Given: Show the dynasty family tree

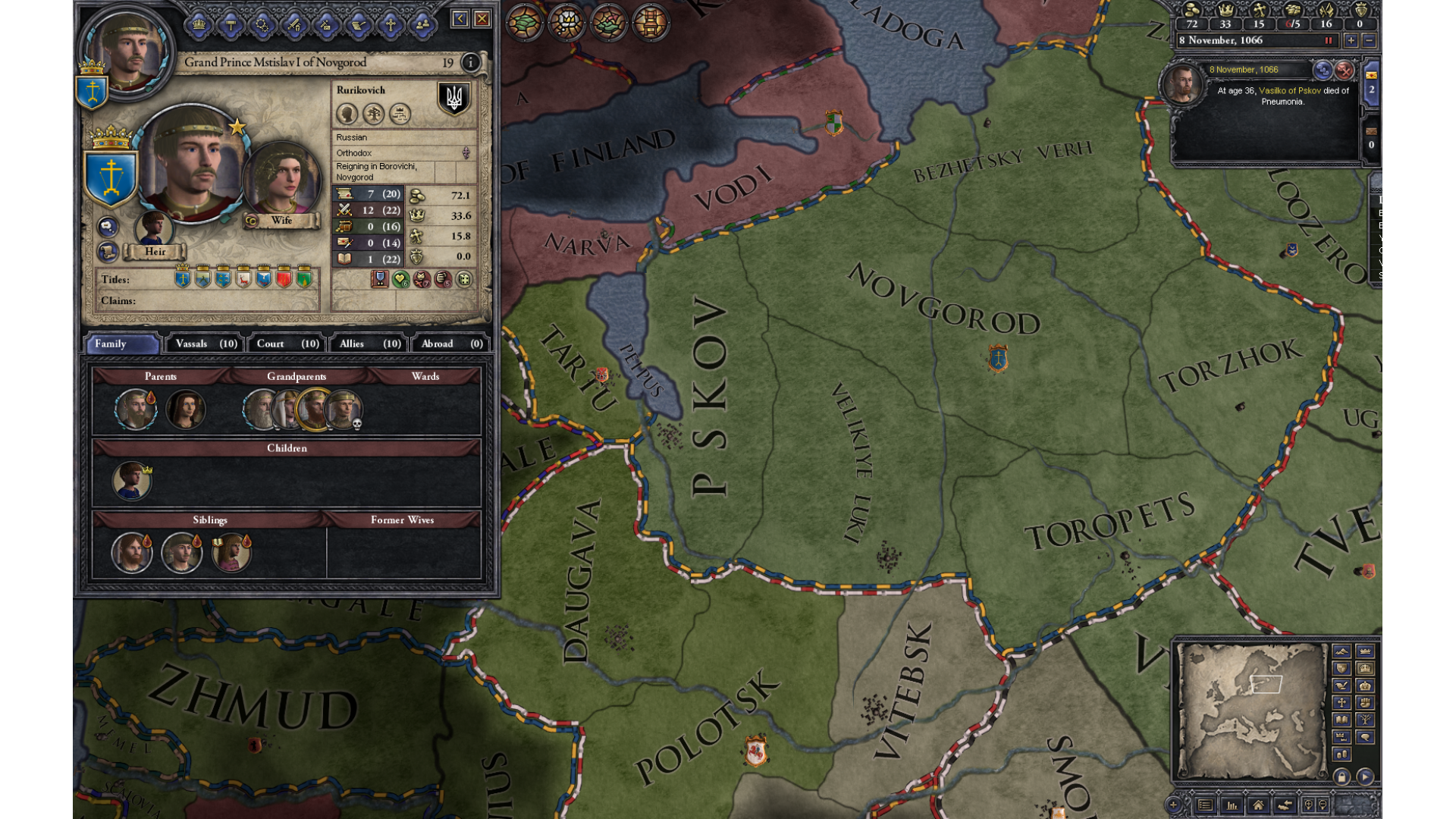Looking at the screenshot, I should 373,114.
